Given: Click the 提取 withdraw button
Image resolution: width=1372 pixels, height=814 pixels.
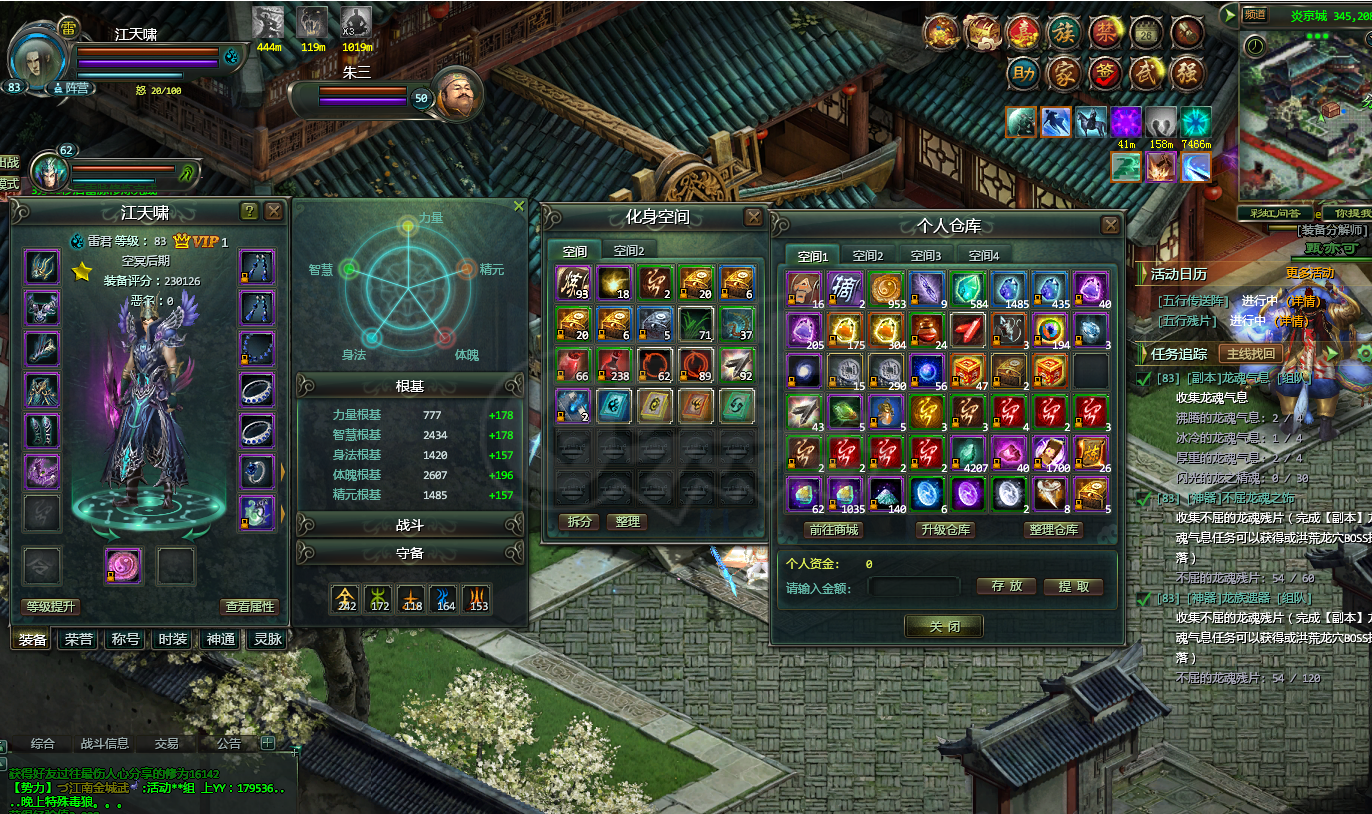Looking at the screenshot, I should 1074,587.
